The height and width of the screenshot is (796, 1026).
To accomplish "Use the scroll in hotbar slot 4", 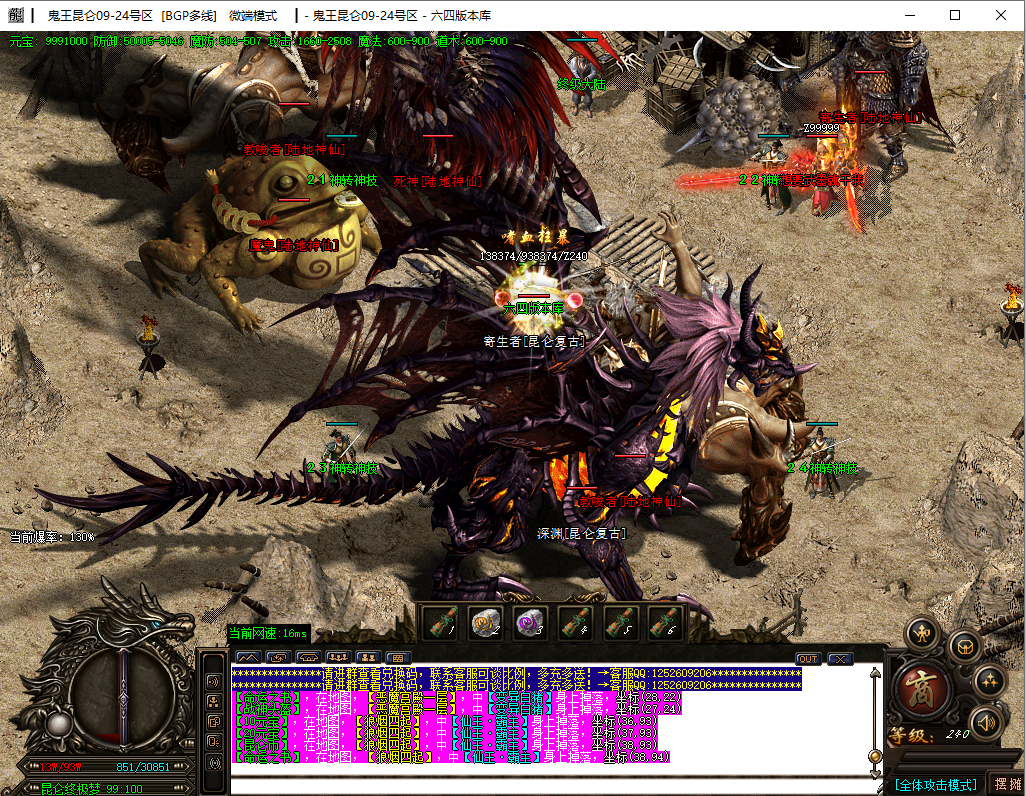I will point(574,623).
